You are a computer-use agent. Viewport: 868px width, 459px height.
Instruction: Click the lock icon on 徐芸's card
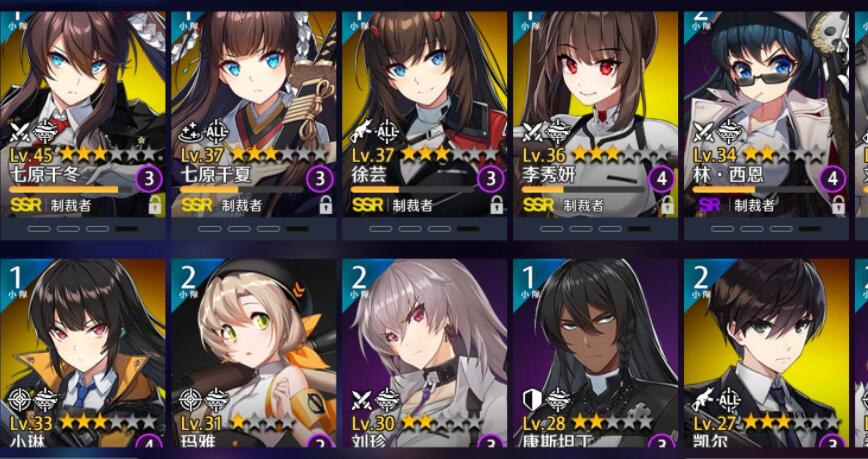[496, 205]
